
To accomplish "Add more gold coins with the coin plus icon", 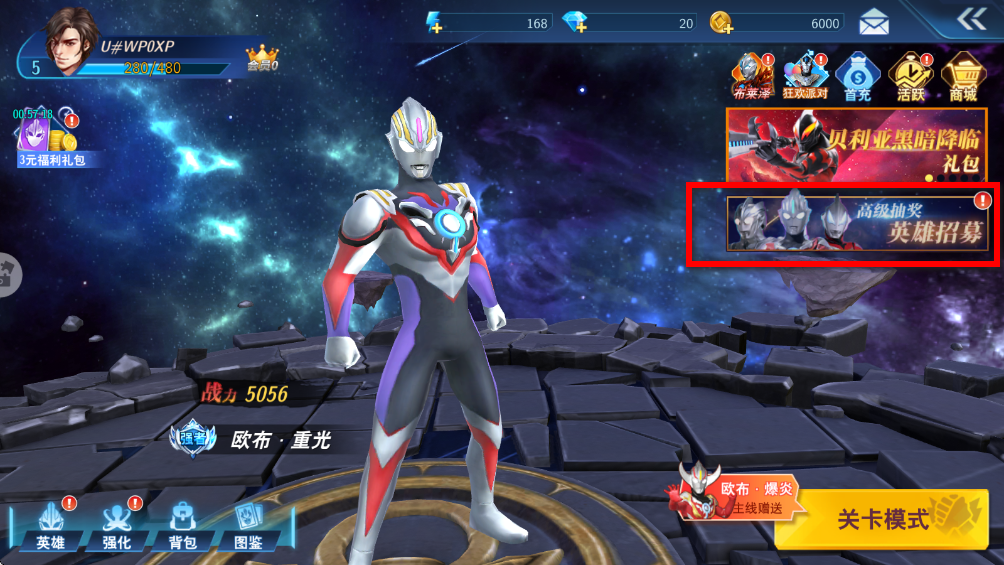I will [x=722, y=23].
